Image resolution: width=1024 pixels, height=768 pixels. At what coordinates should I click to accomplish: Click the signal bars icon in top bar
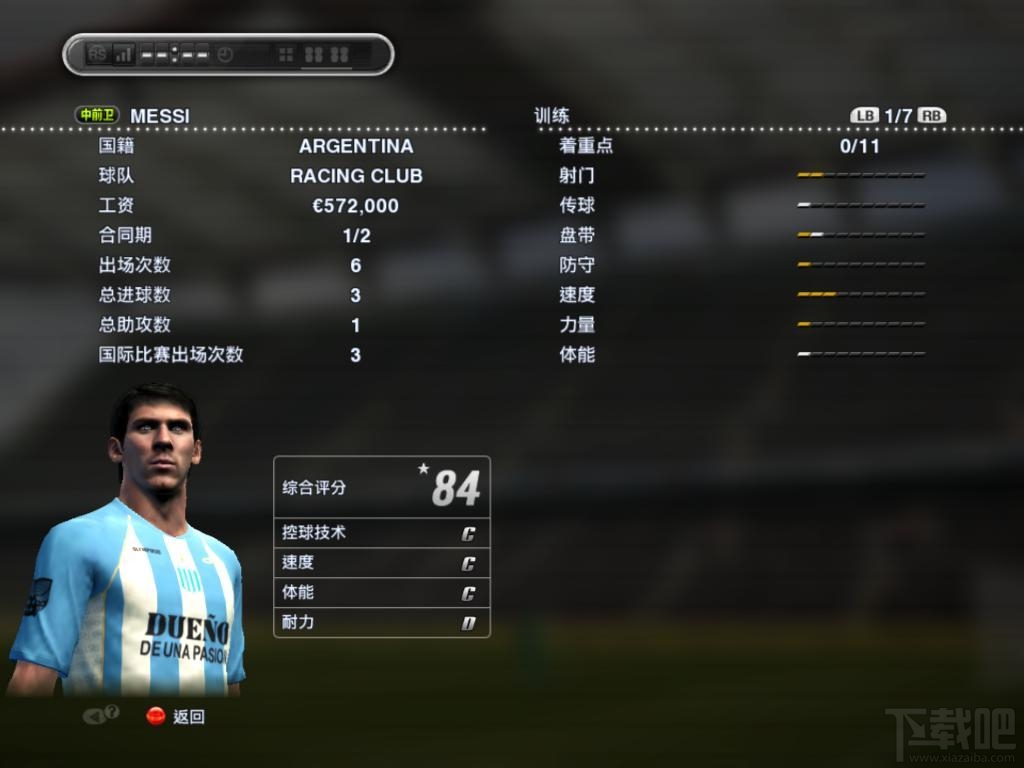124,54
